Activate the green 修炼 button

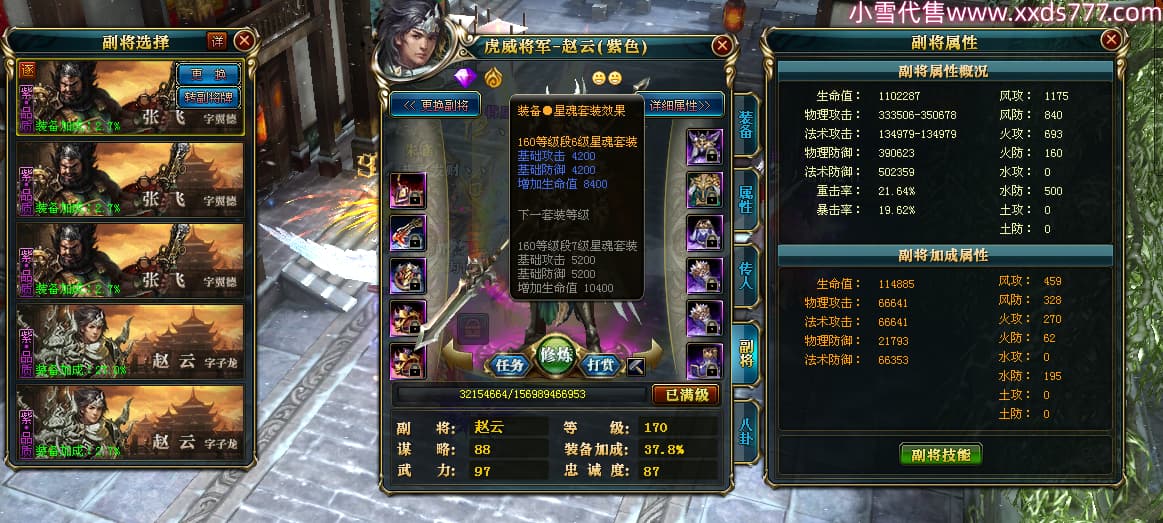click(557, 357)
